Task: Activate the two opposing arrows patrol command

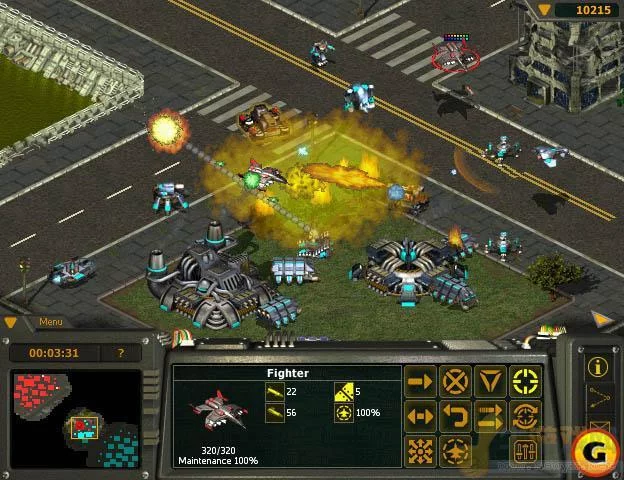Action: point(421,414)
